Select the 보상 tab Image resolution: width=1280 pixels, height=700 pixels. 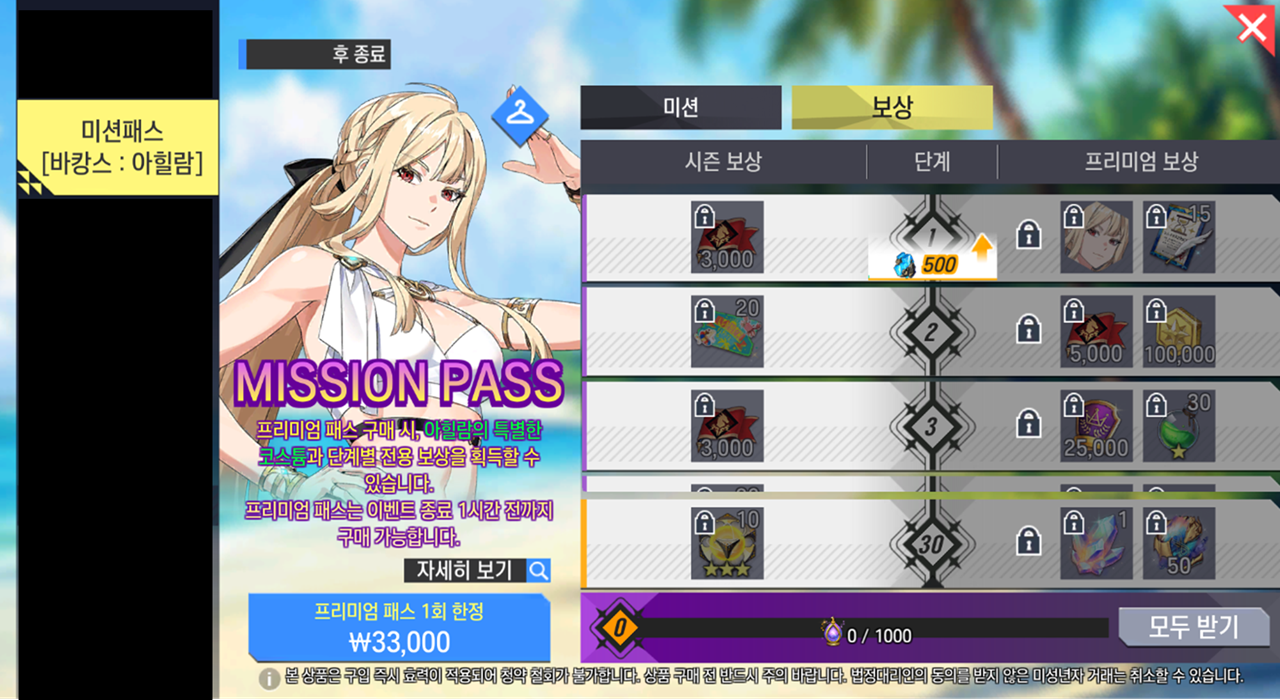[892, 108]
